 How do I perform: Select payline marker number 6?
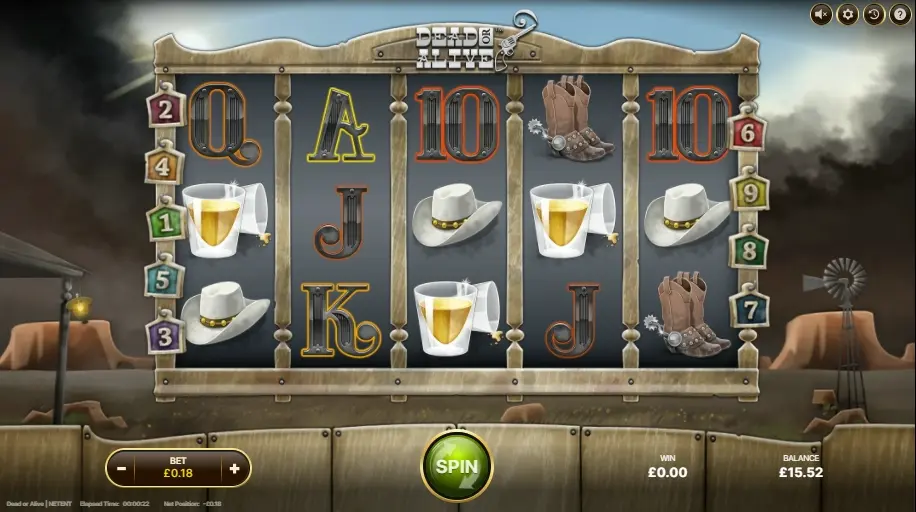748,131
